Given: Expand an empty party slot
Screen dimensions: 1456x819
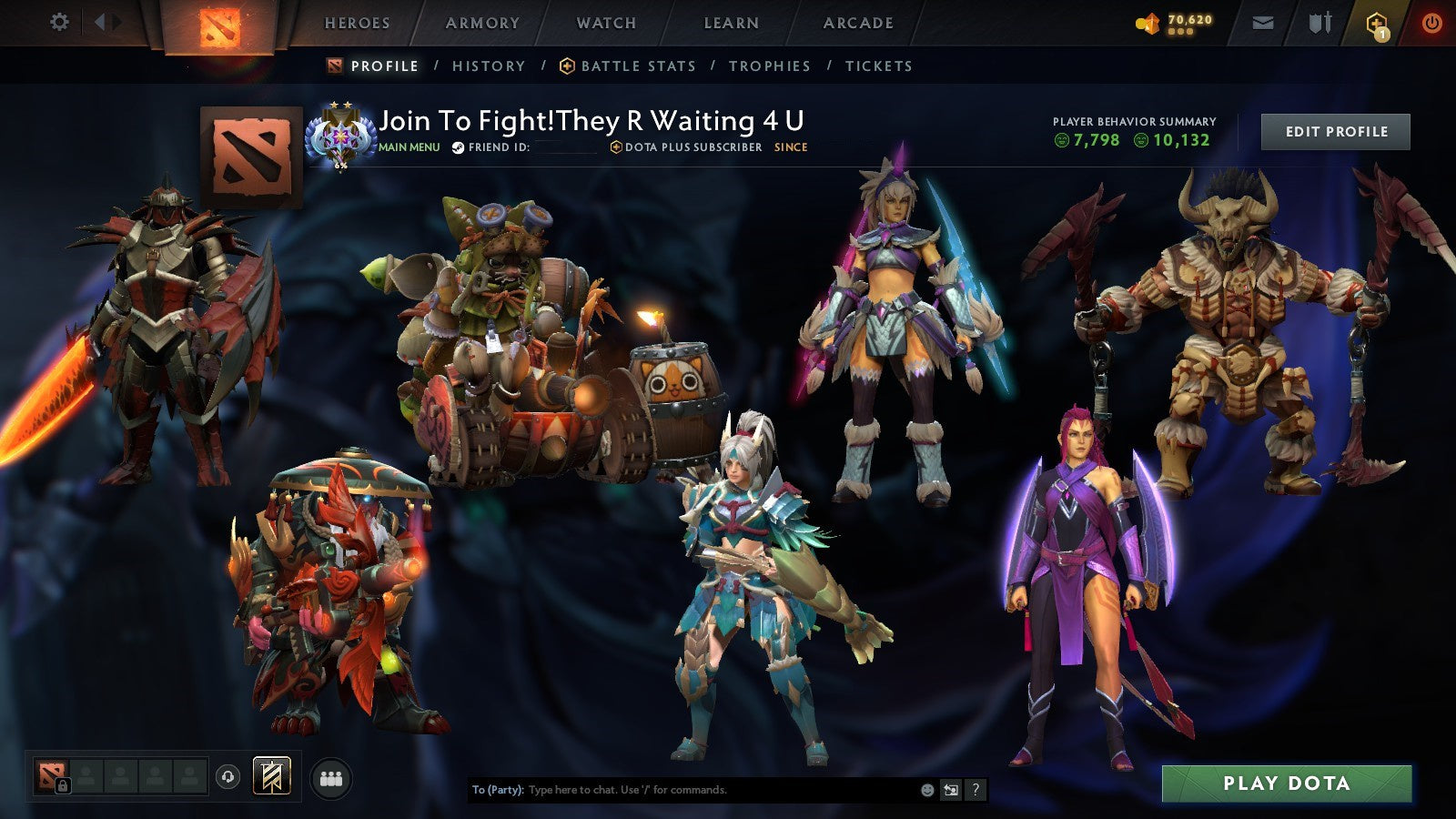Looking at the screenshot, I should point(86,776).
